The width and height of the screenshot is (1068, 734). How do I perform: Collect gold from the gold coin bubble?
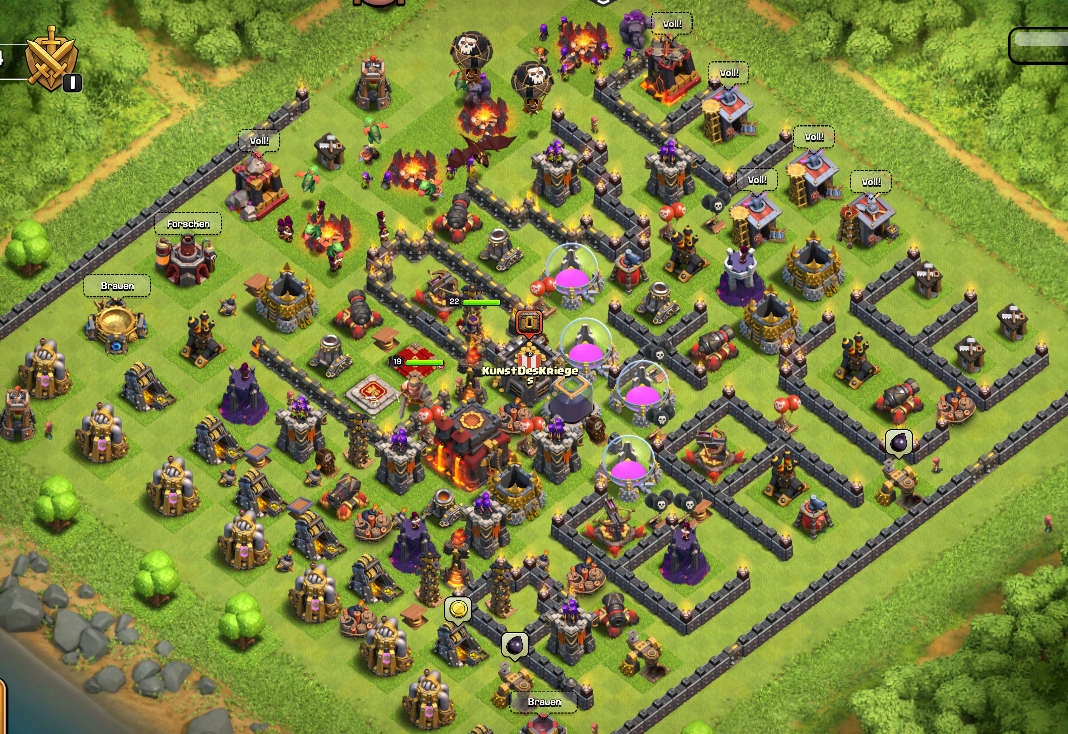tap(458, 609)
